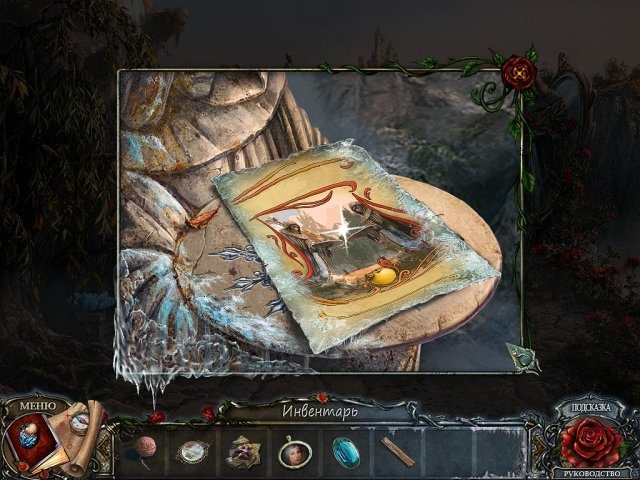This screenshot has height=480, width=640.
Task: Choose the turquoise gemstone inventory item
Action: tap(345, 452)
